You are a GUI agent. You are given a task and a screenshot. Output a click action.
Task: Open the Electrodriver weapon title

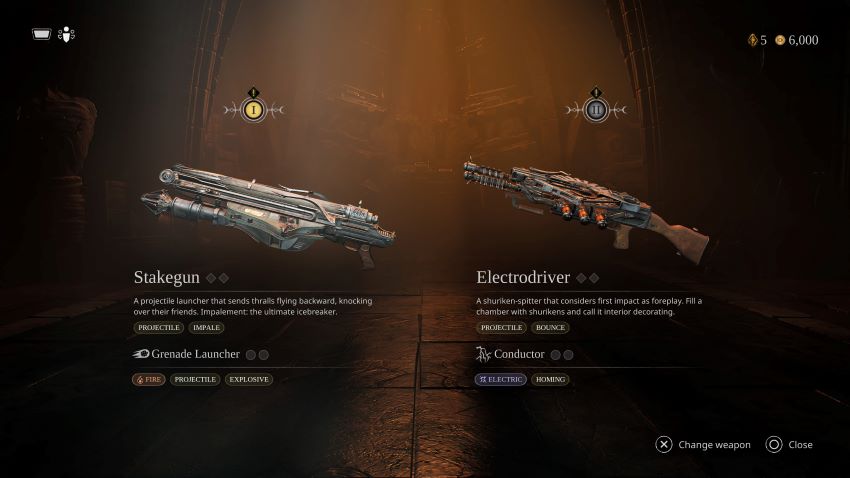click(x=522, y=277)
